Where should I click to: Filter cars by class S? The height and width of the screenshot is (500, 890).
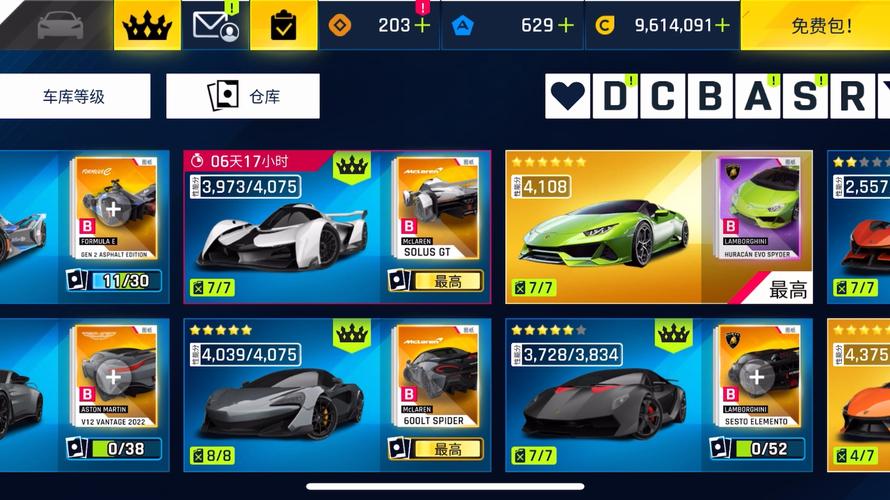pos(805,97)
